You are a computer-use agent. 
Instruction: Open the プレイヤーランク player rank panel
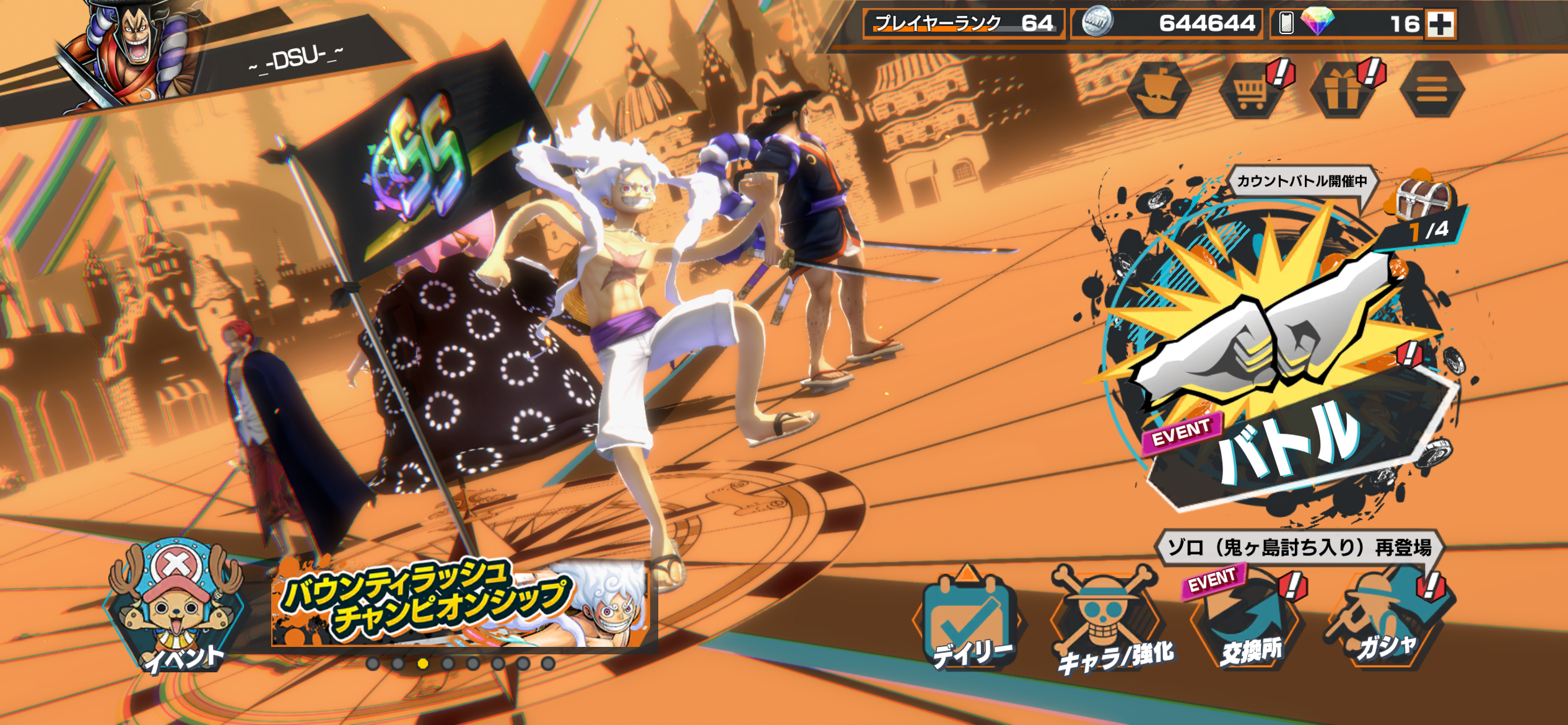[x=964, y=24]
